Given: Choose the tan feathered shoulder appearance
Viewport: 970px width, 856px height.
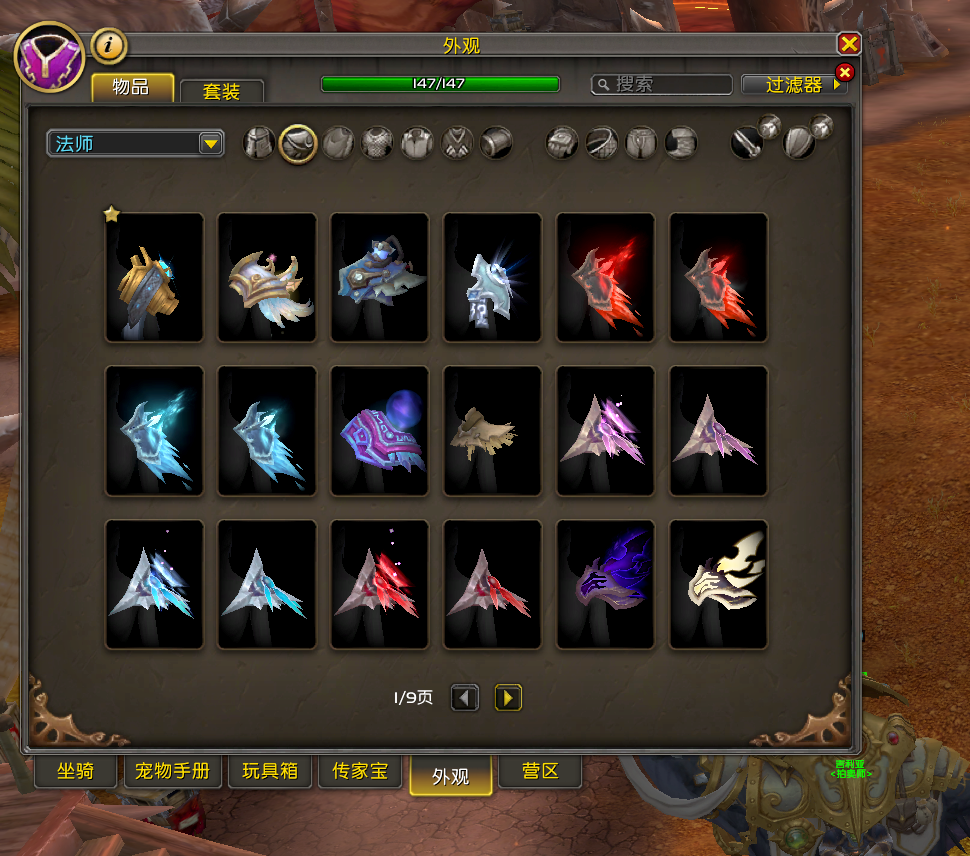Looking at the screenshot, I should coord(492,430).
